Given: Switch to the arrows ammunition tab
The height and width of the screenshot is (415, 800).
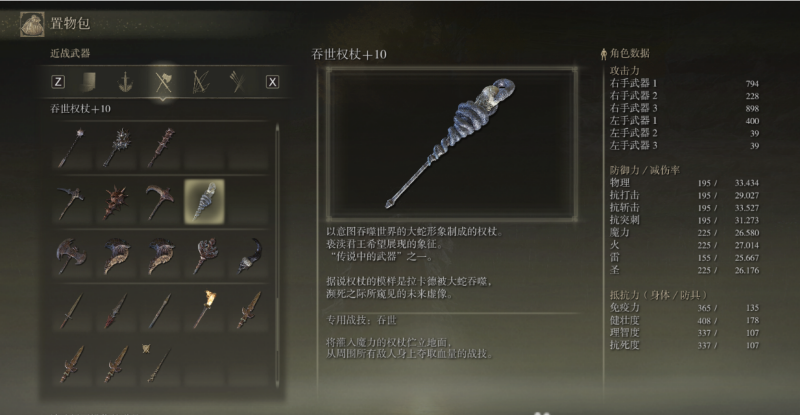Looking at the screenshot, I should click(x=236, y=82).
